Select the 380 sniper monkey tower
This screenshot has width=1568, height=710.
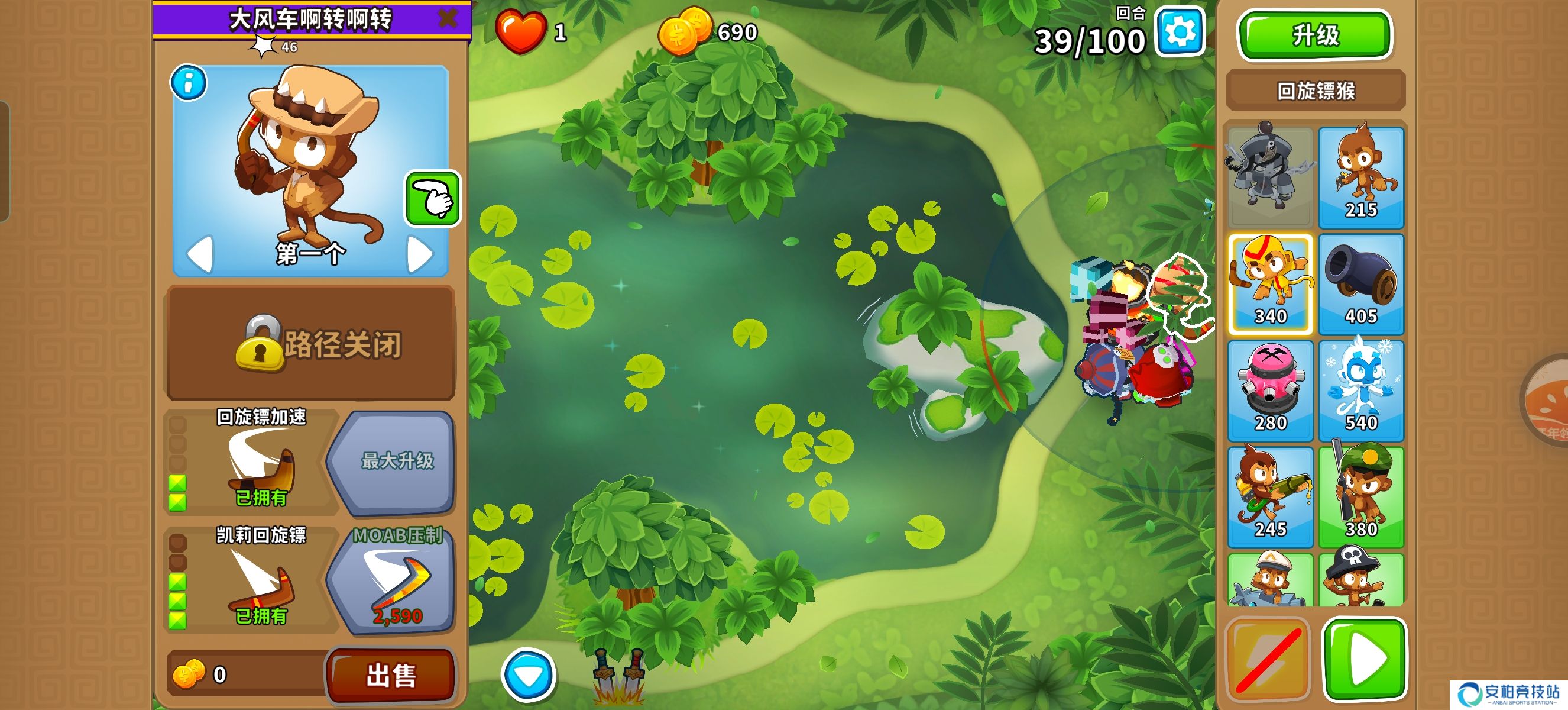pos(1360,497)
